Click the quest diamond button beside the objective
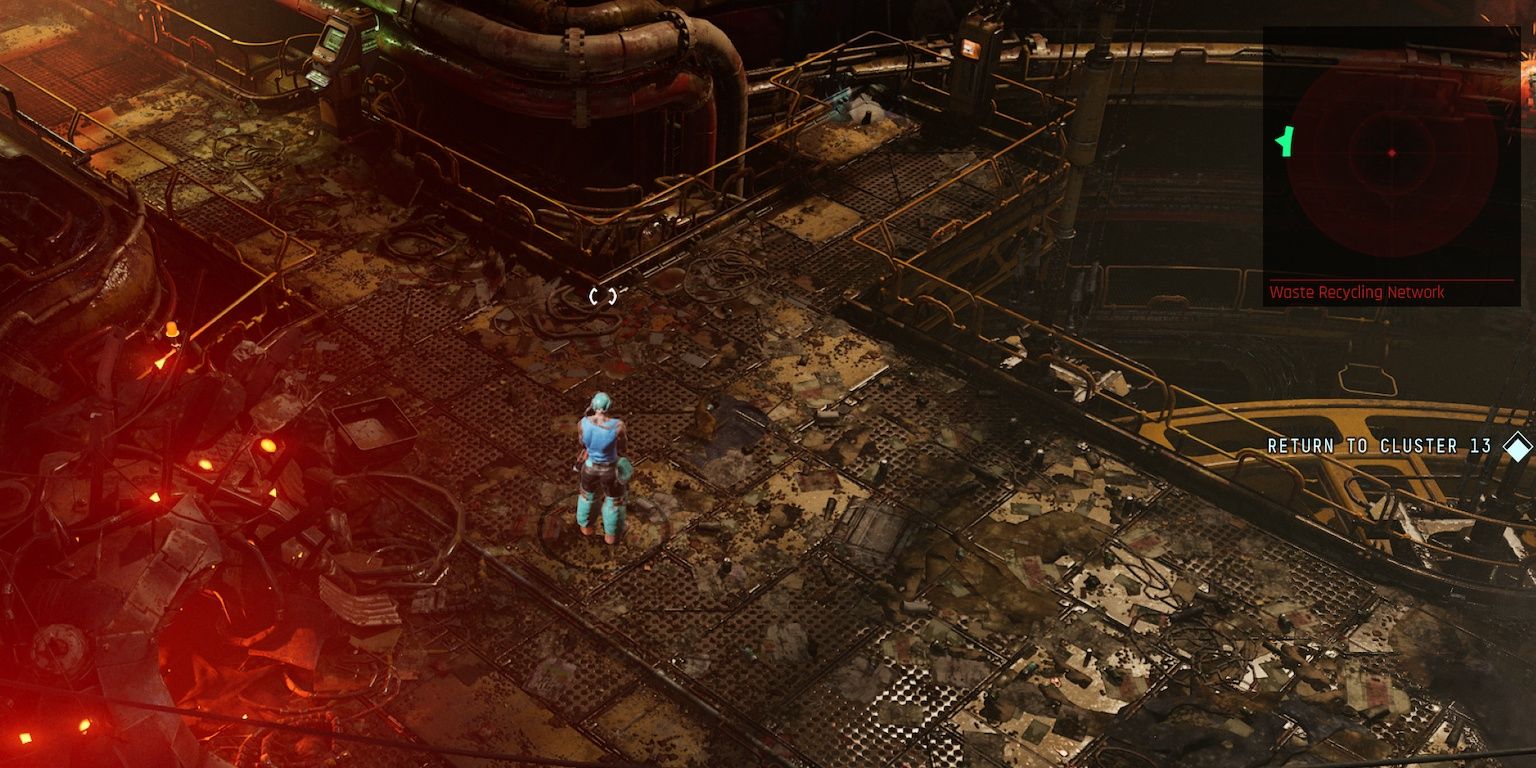 (1517, 446)
